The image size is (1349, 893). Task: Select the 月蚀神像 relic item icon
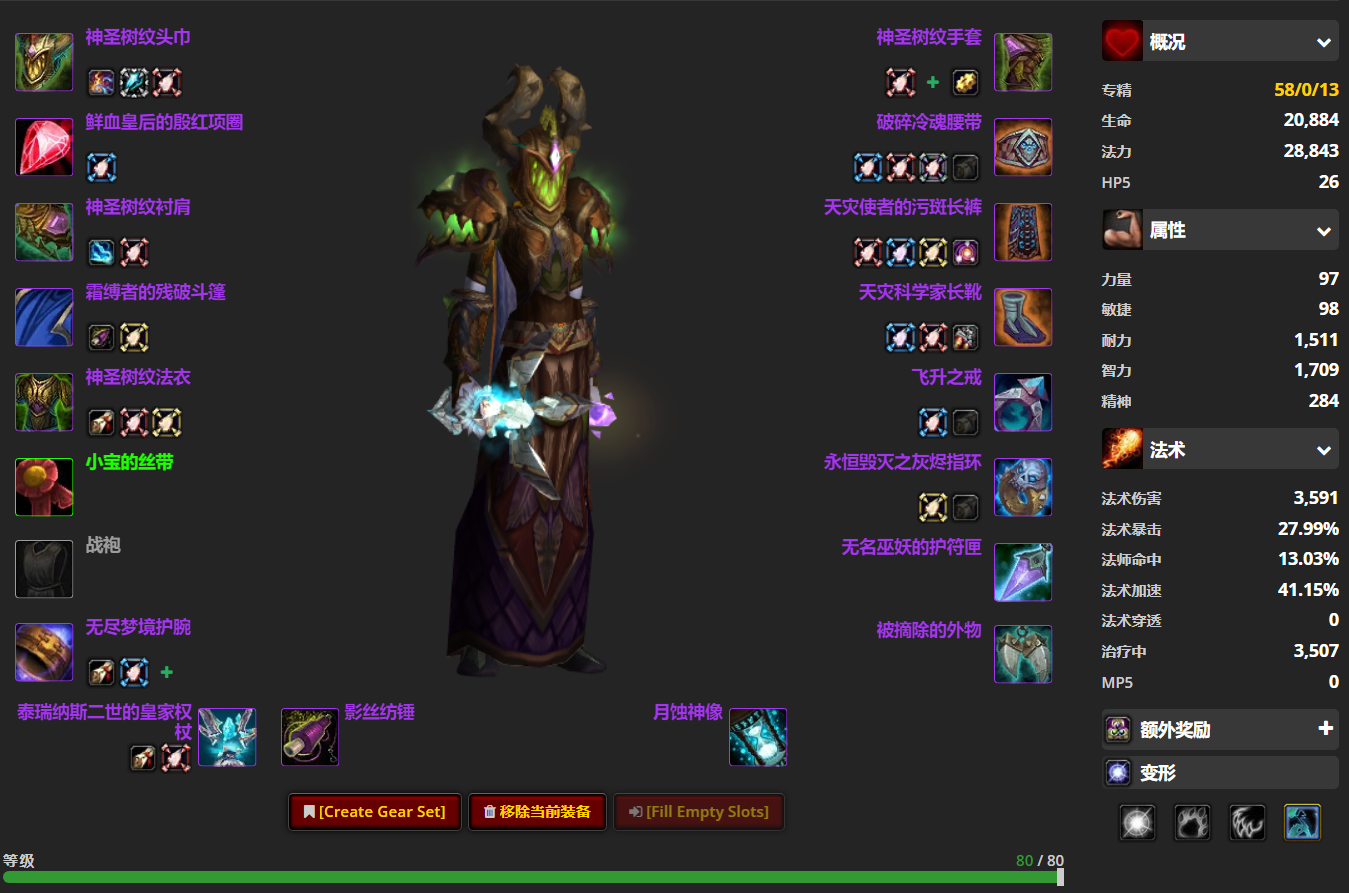click(x=758, y=737)
